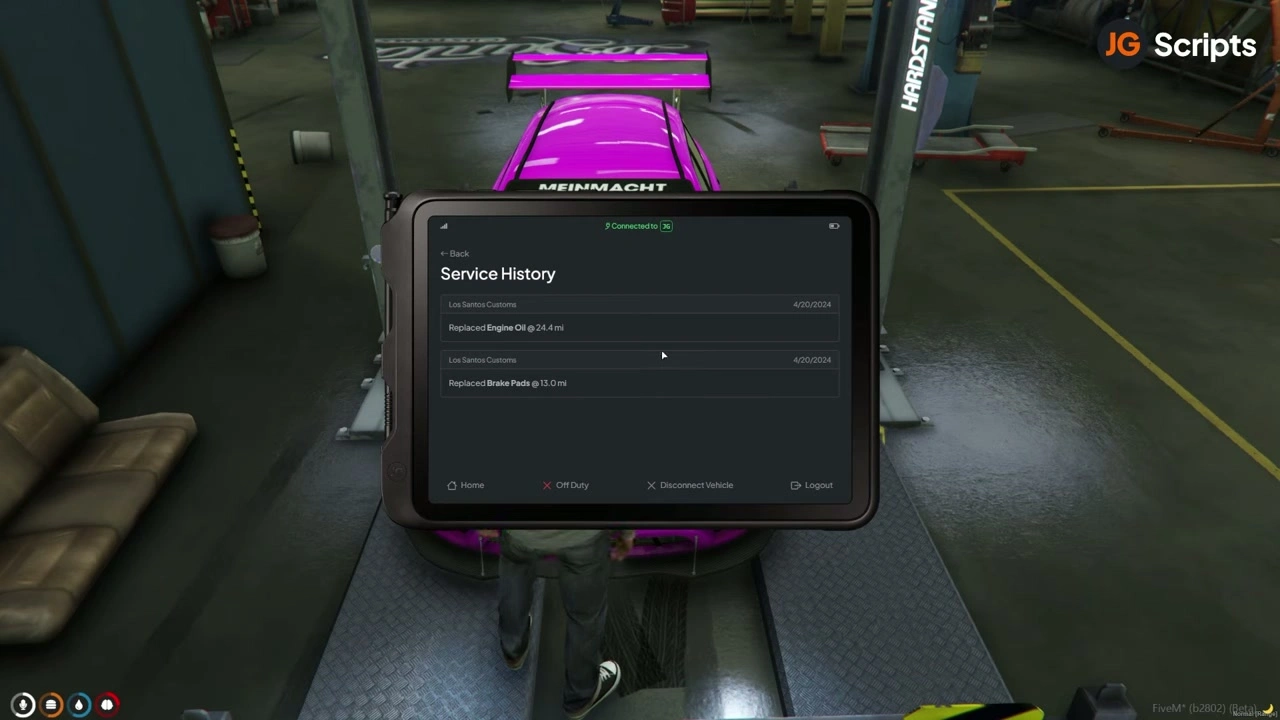Screen dimensions: 1280x720
Task: Expand the Brake Pads service entry
Action: 640,383
